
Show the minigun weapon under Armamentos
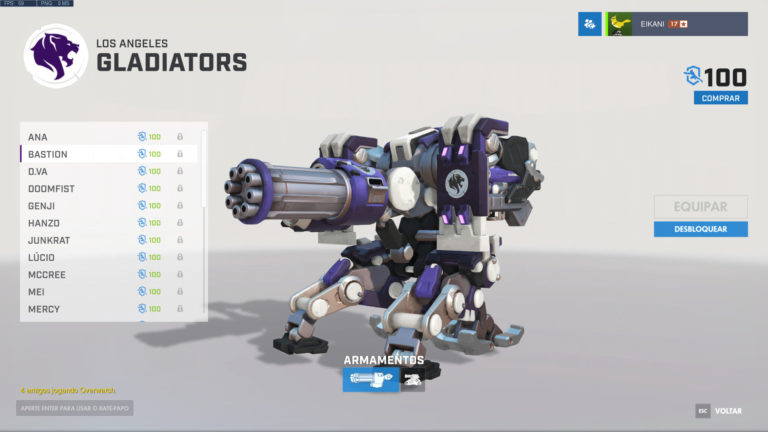[371, 379]
